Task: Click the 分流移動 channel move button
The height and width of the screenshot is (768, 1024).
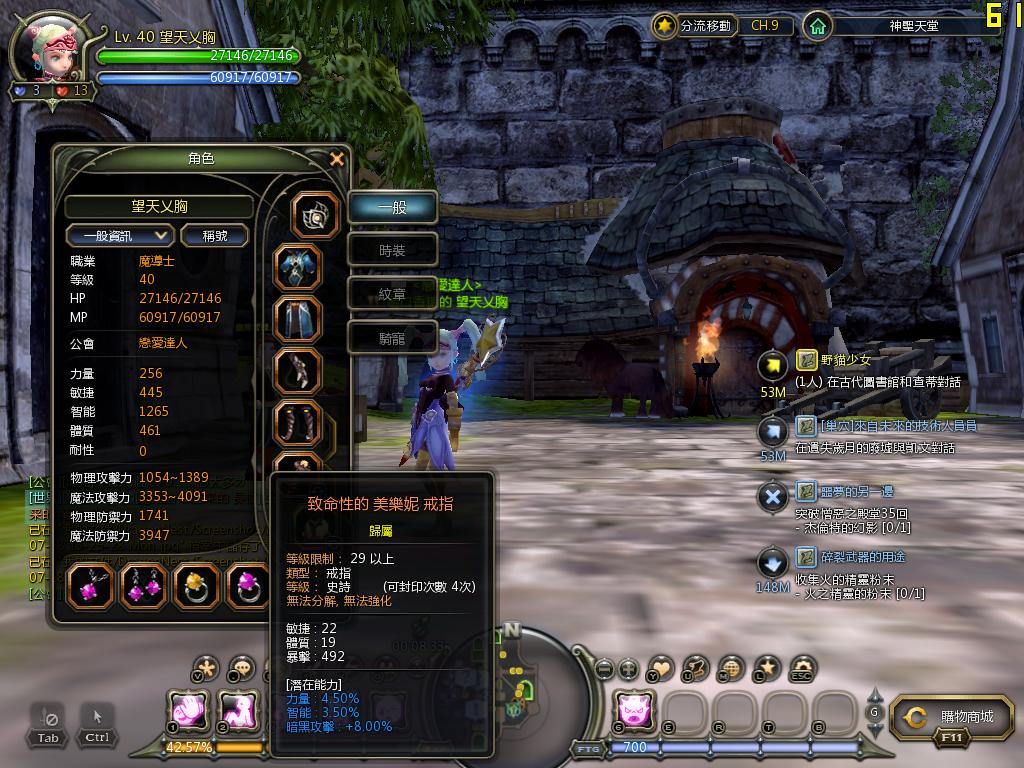Action: [694, 25]
